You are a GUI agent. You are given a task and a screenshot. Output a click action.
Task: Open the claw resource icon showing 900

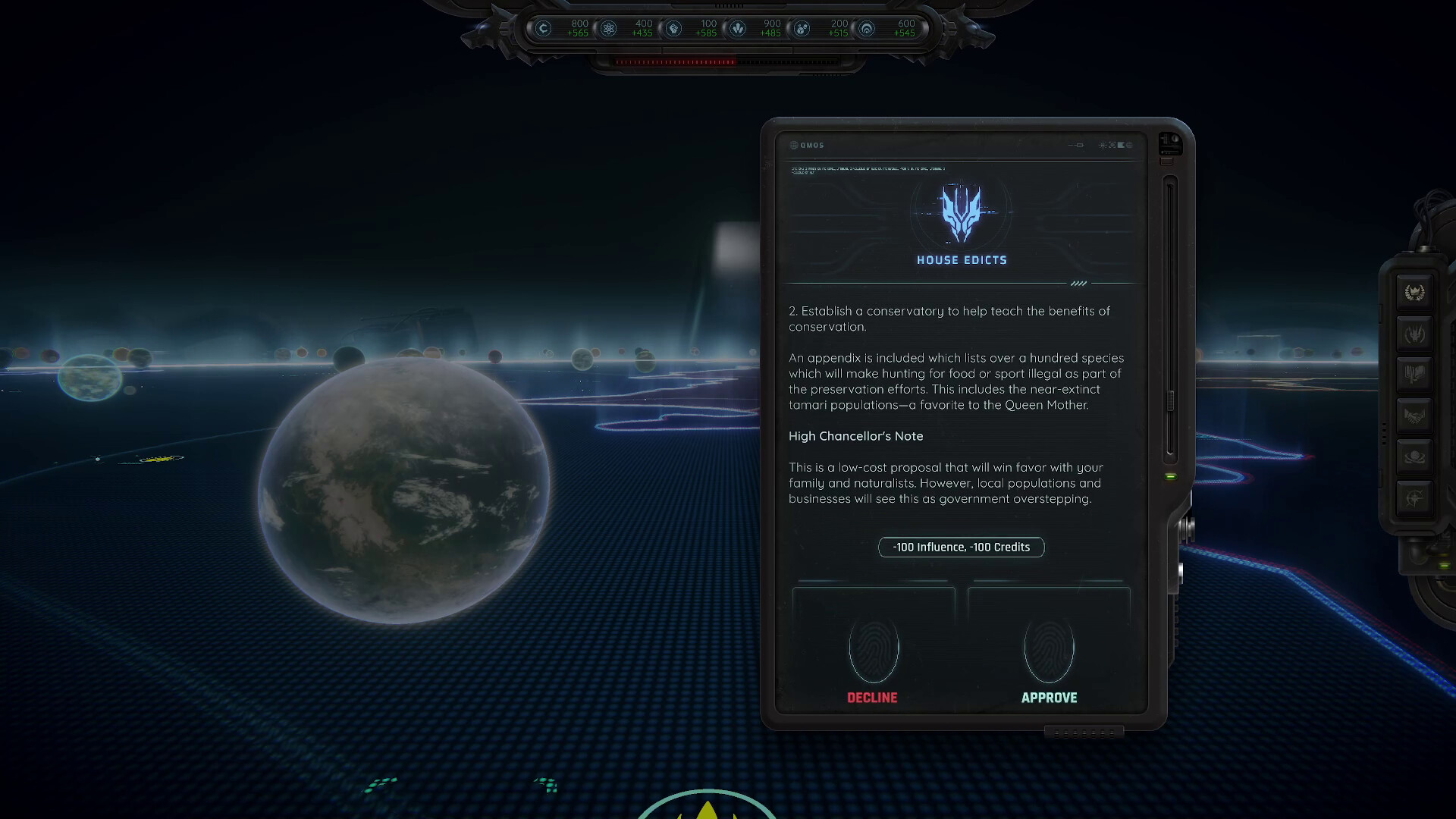coord(739,29)
